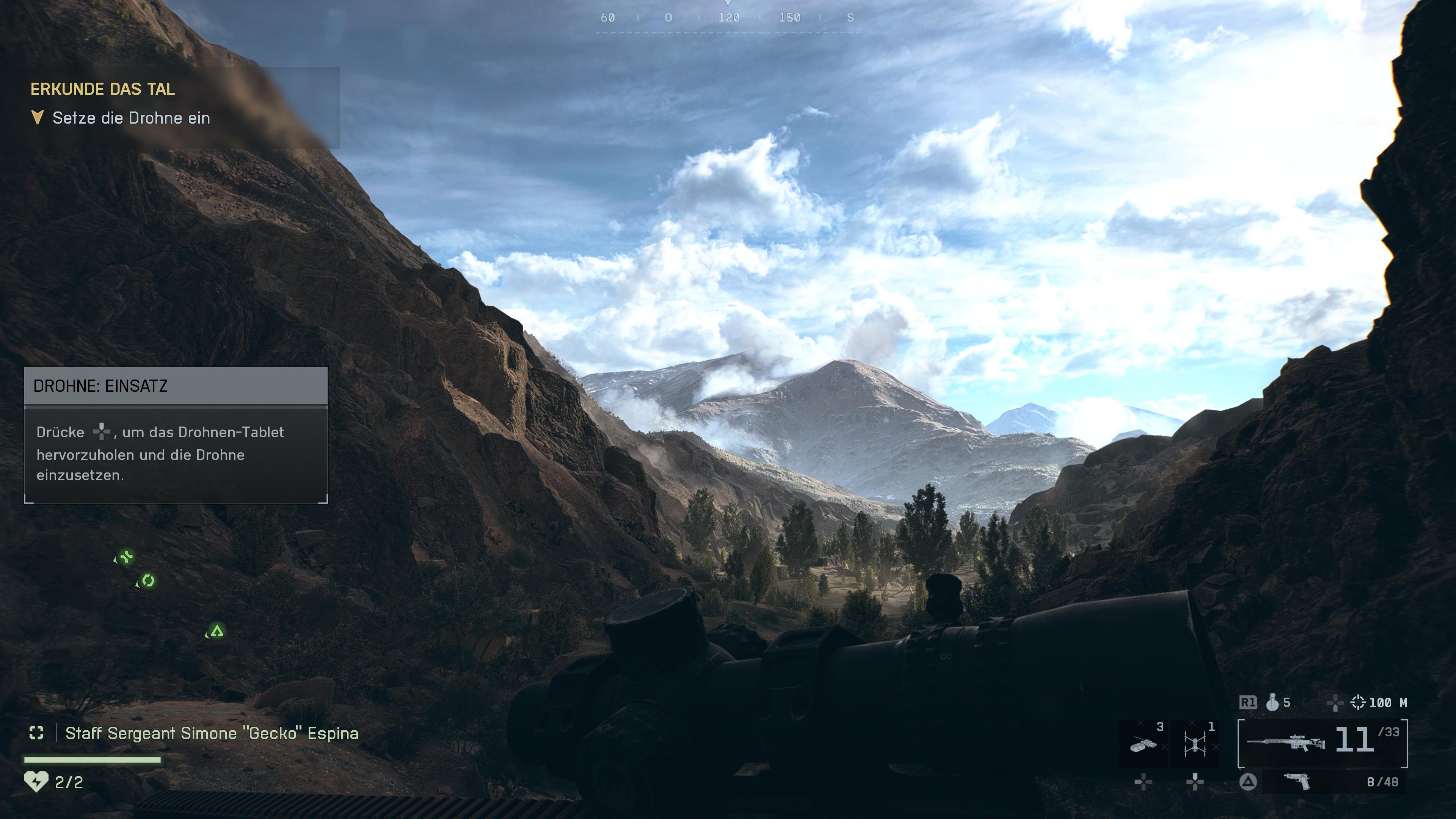Select the explosive charge gadget slot
The height and width of the screenshot is (819, 1456).
(1143, 743)
